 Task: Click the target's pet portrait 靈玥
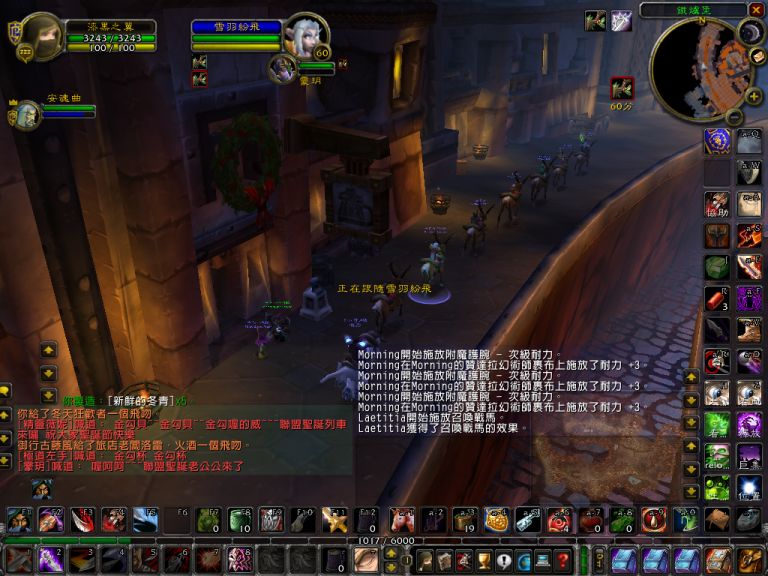(x=283, y=68)
